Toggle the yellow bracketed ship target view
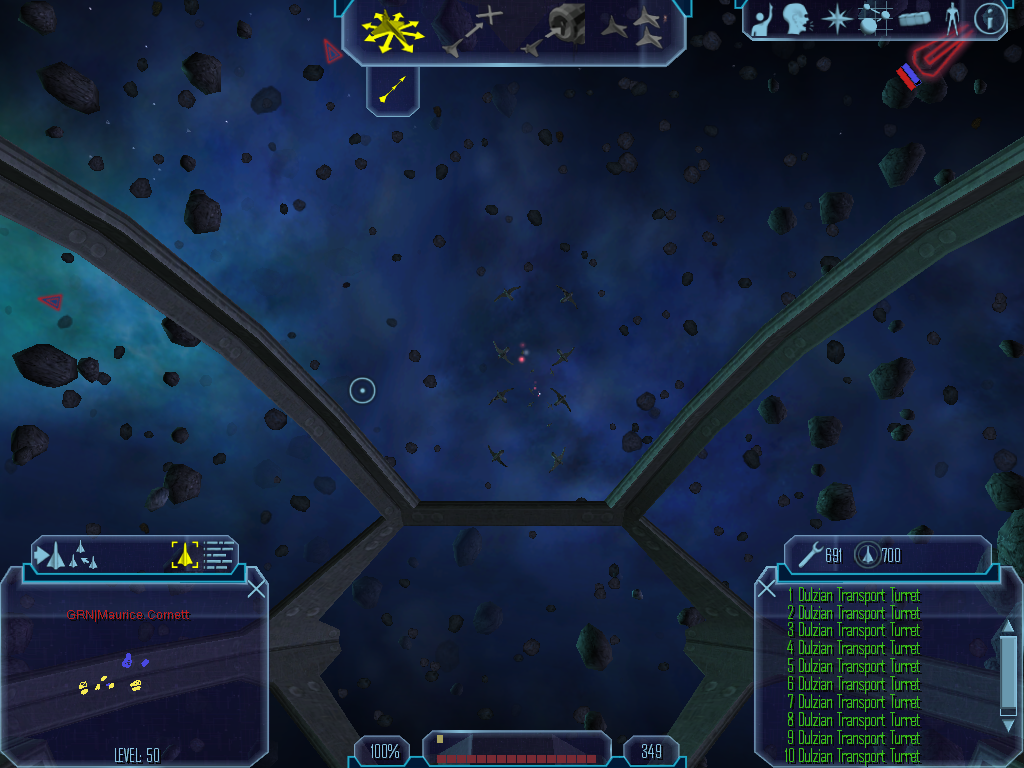The image size is (1024, 768). click(x=185, y=555)
